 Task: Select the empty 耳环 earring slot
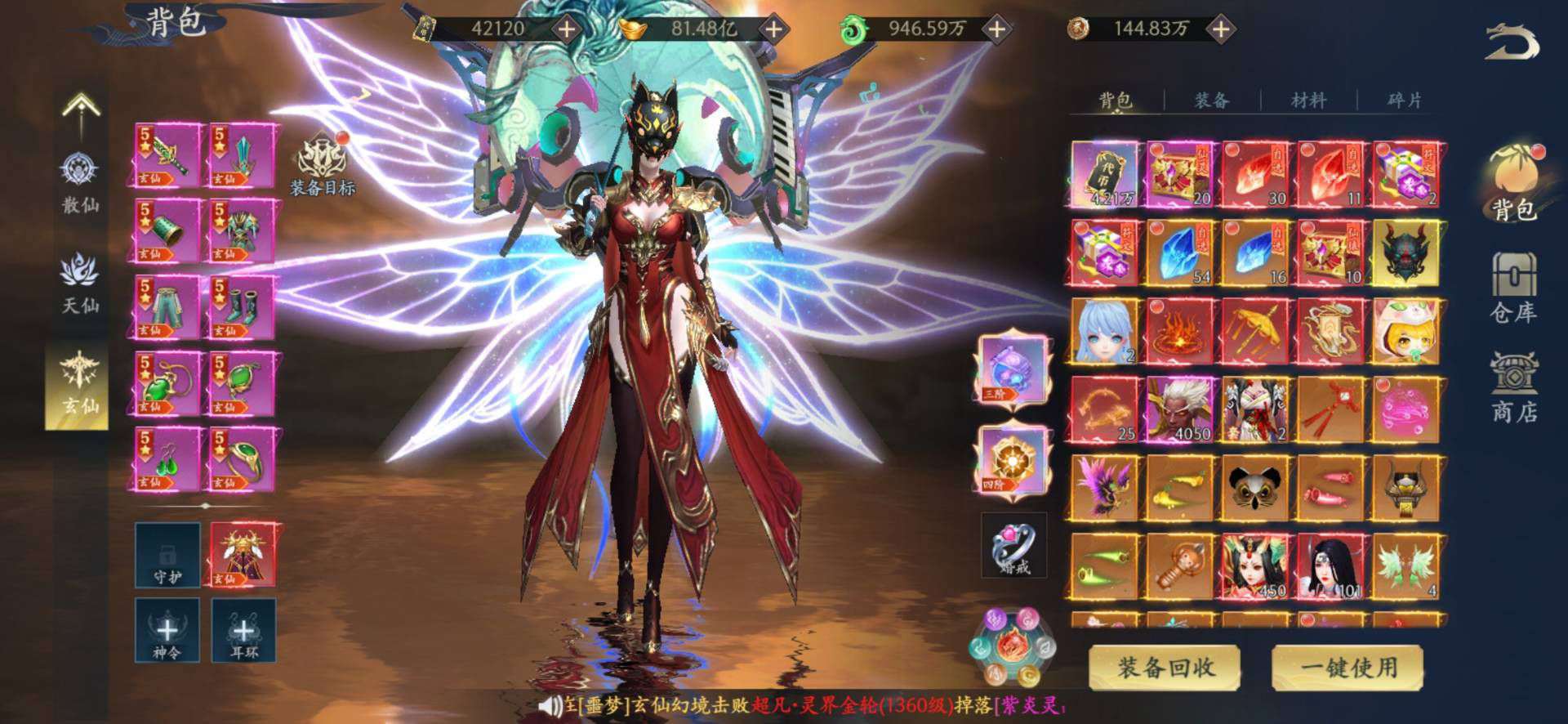click(x=243, y=629)
